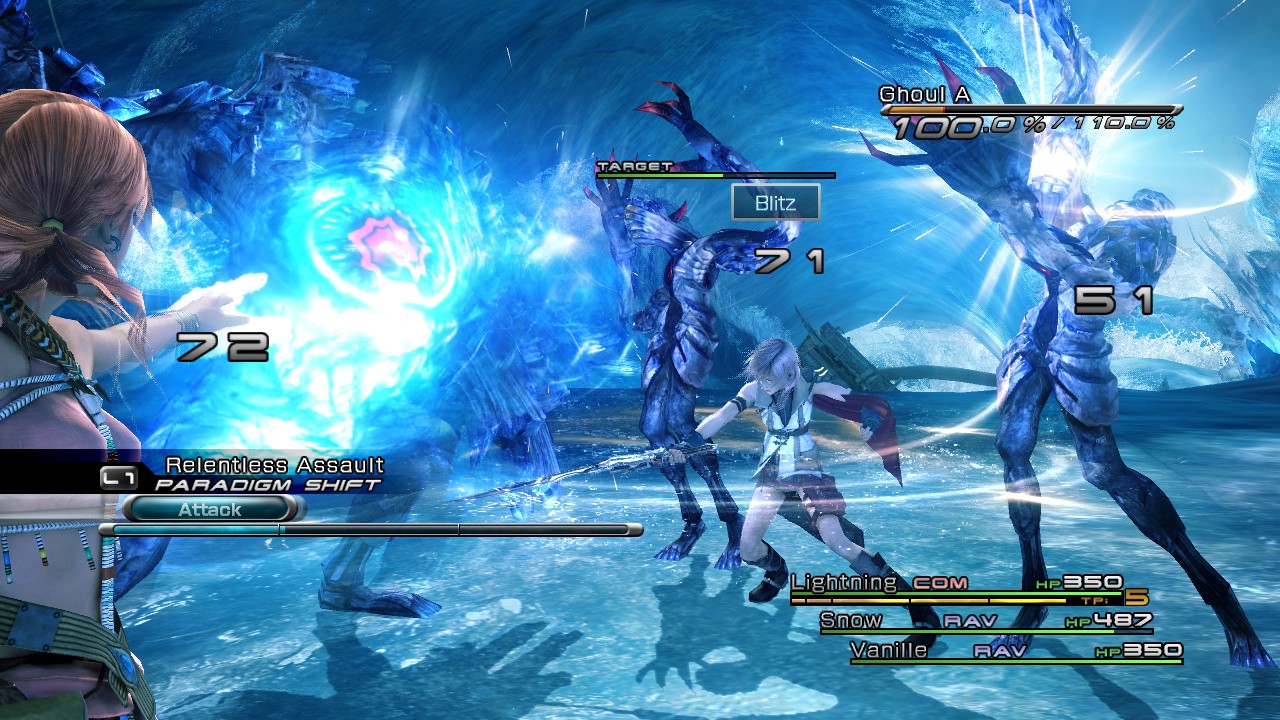Choose Snow's party row

pos(851,621)
